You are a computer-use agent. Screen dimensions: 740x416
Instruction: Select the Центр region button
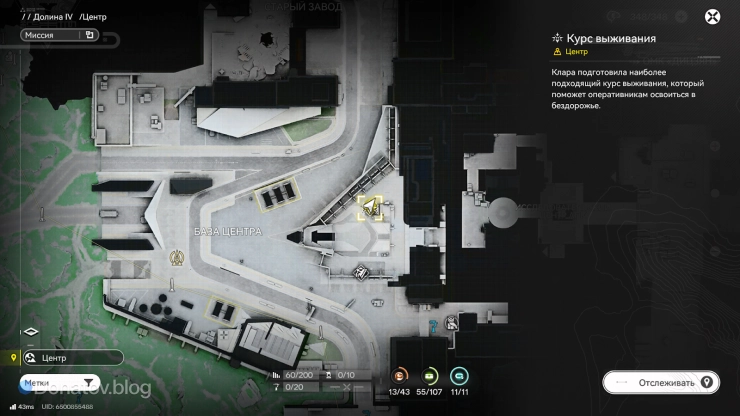(x=72, y=357)
